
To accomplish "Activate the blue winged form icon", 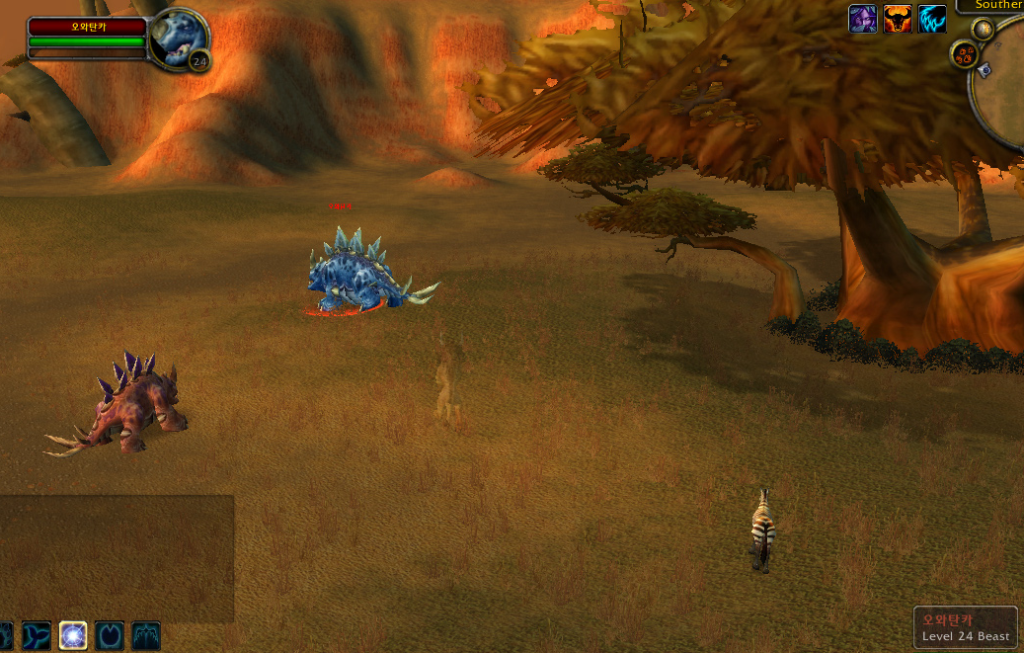I will 146,635.
